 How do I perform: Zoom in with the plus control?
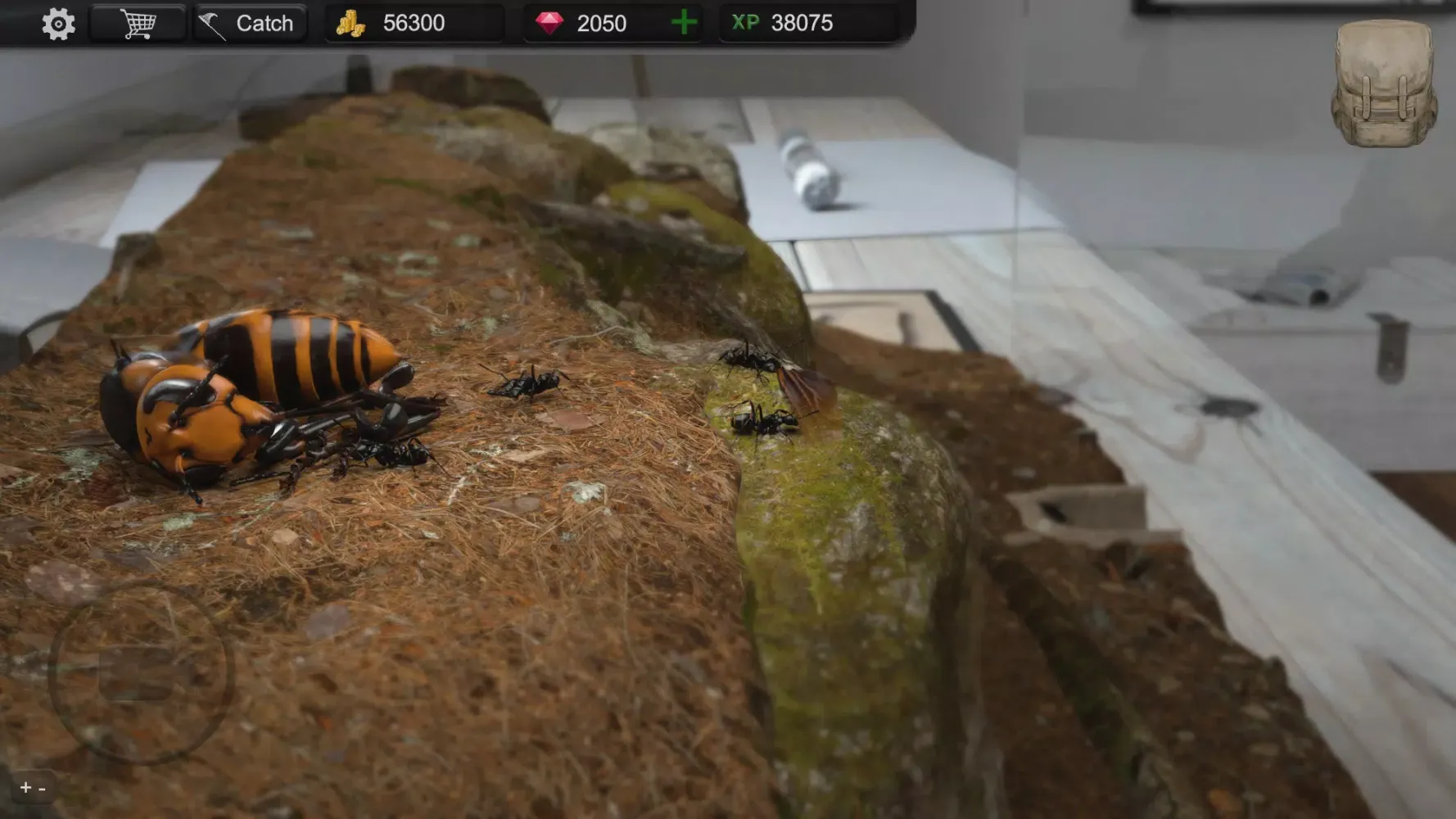click(x=25, y=789)
